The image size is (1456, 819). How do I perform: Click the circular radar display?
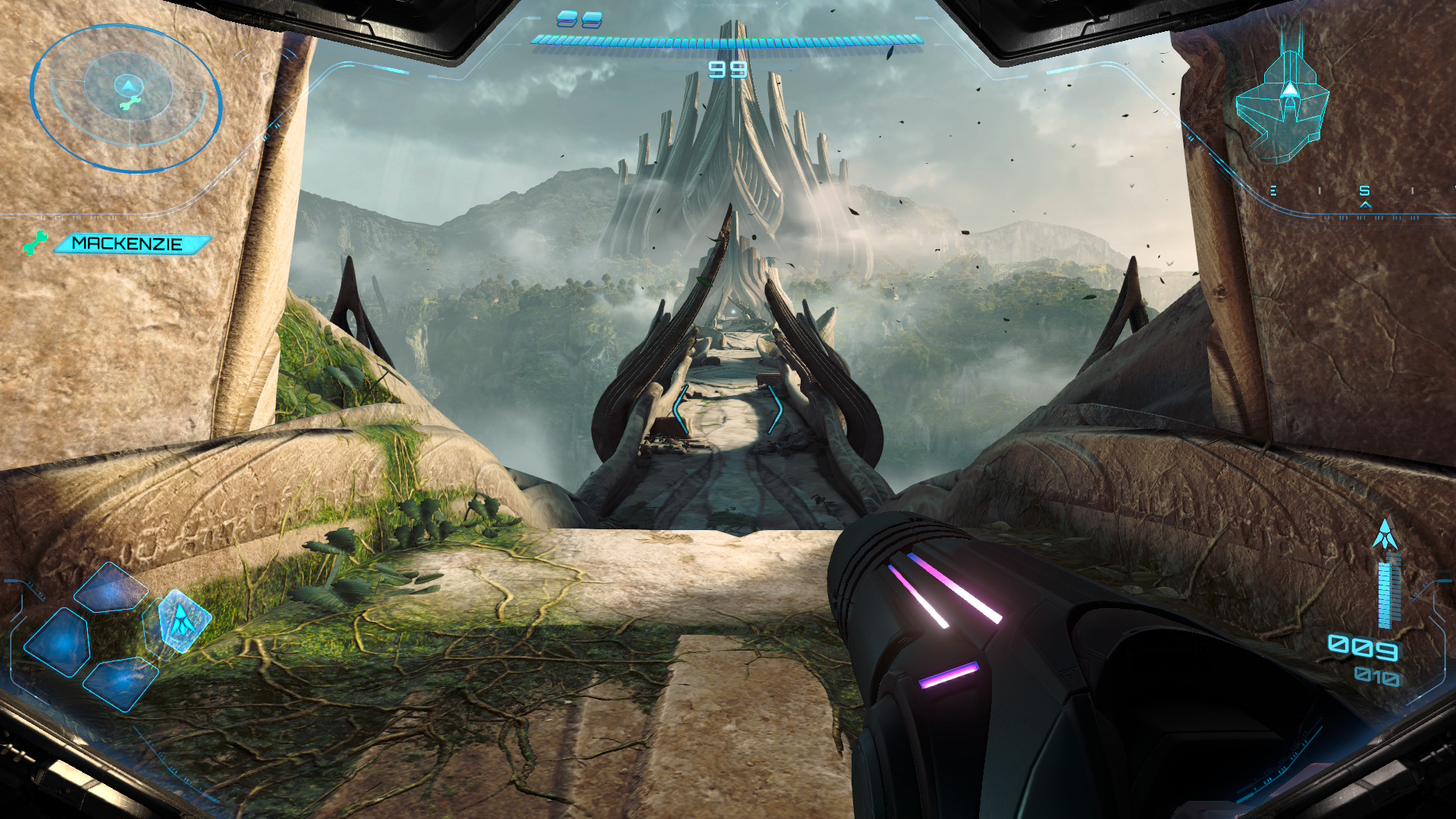coord(126,98)
